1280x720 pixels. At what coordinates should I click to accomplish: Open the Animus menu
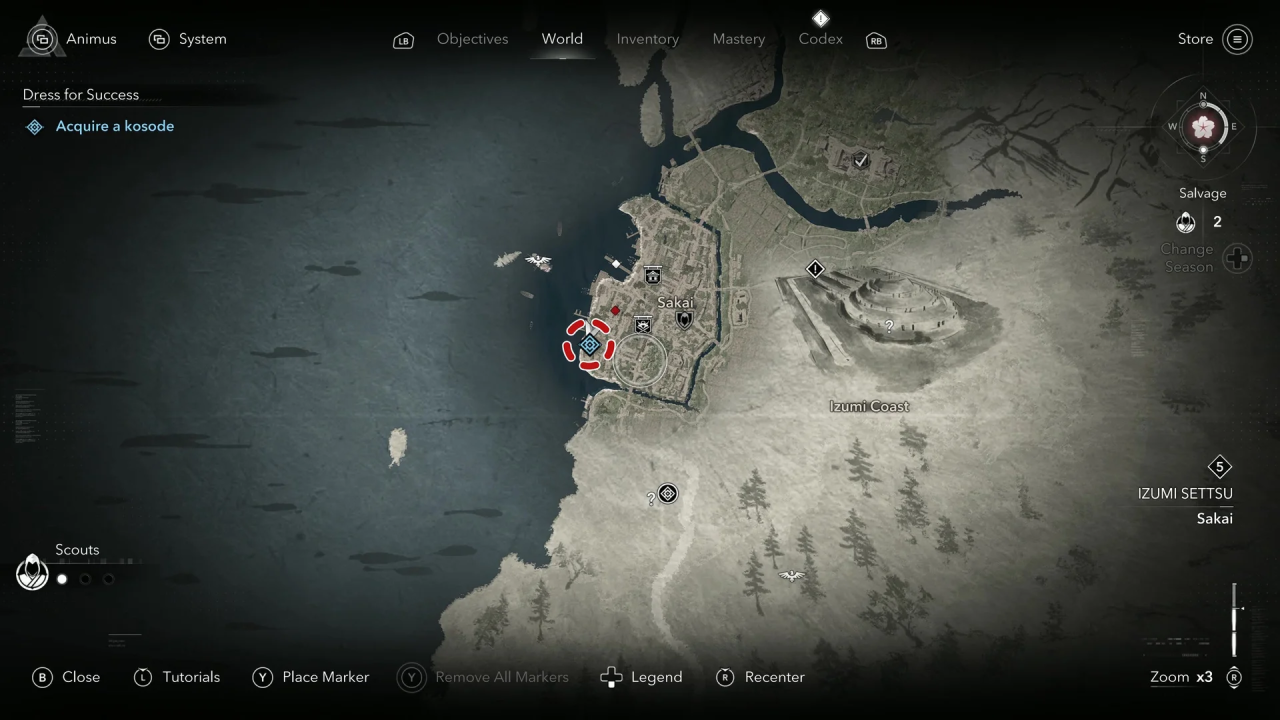point(90,39)
